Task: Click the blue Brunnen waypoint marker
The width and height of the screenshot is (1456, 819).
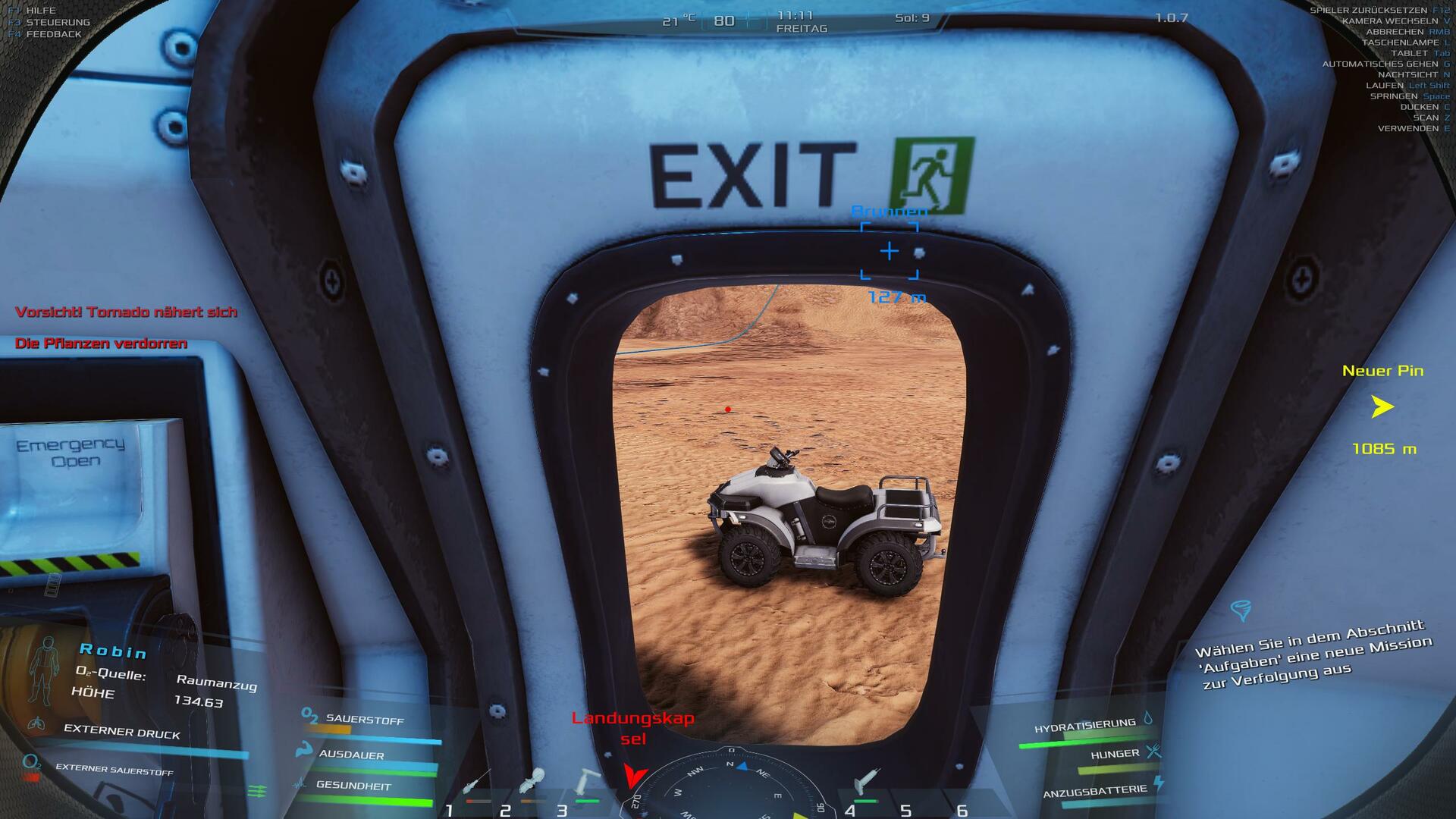Action: 889,251
